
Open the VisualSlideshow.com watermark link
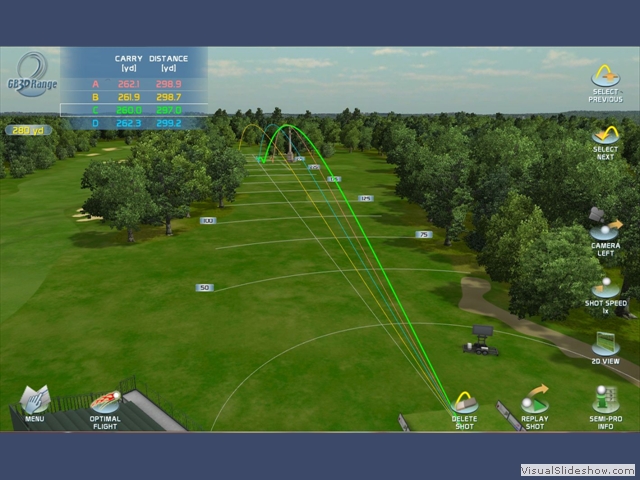tap(577, 470)
